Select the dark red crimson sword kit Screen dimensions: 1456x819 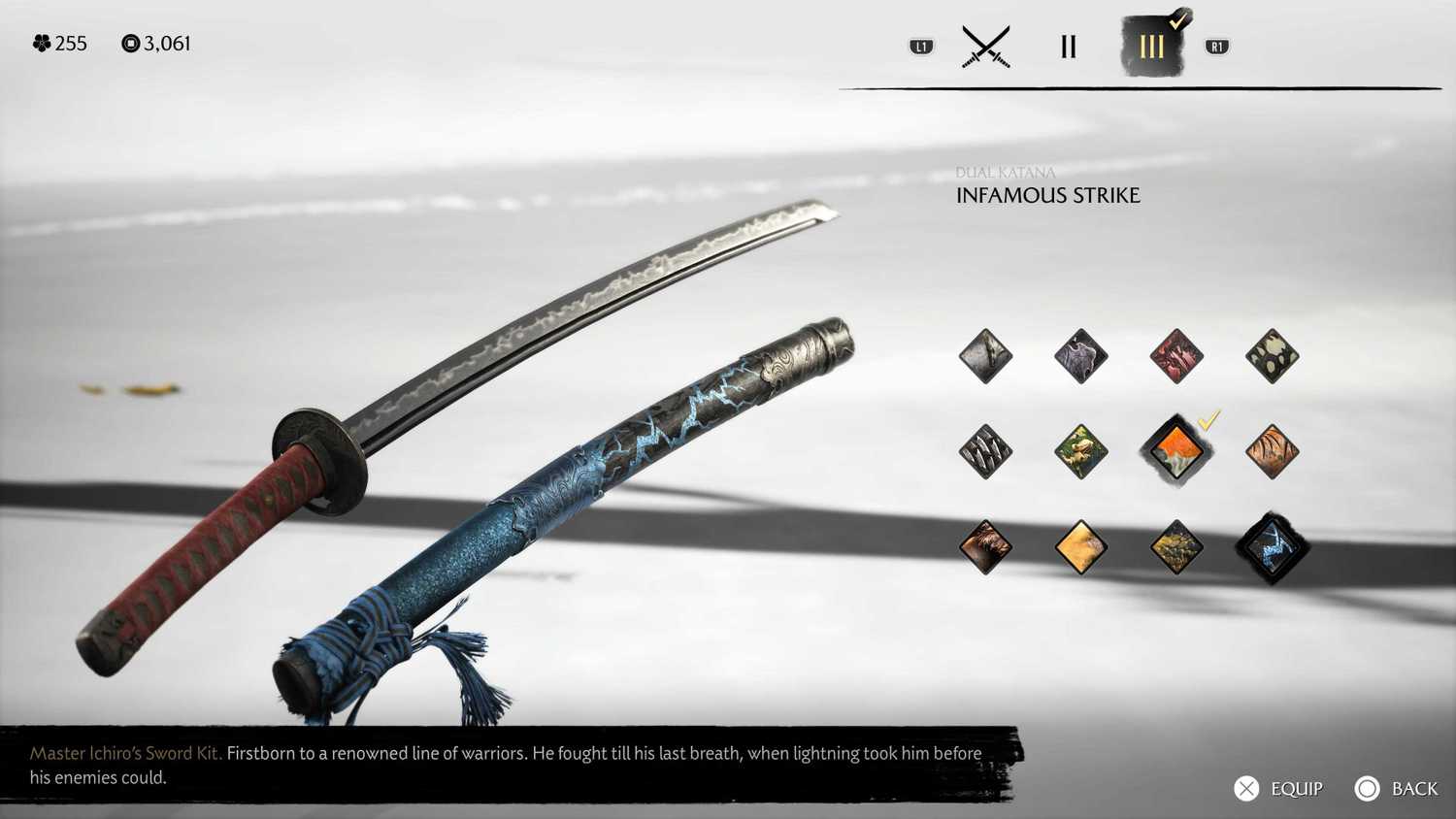[x=1176, y=356]
